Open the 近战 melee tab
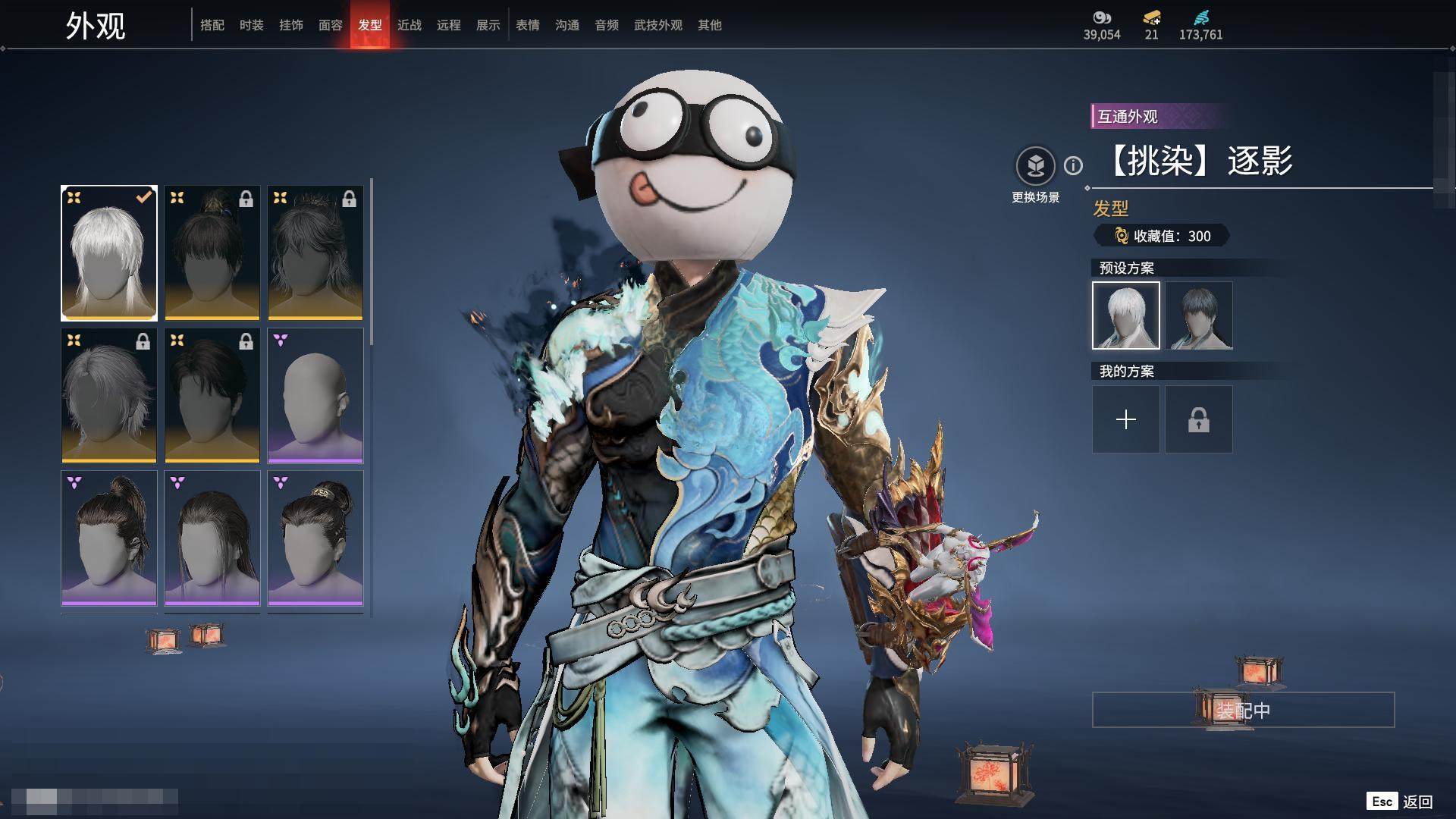The height and width of the screenshot is (819, 1456). (409, 25)
